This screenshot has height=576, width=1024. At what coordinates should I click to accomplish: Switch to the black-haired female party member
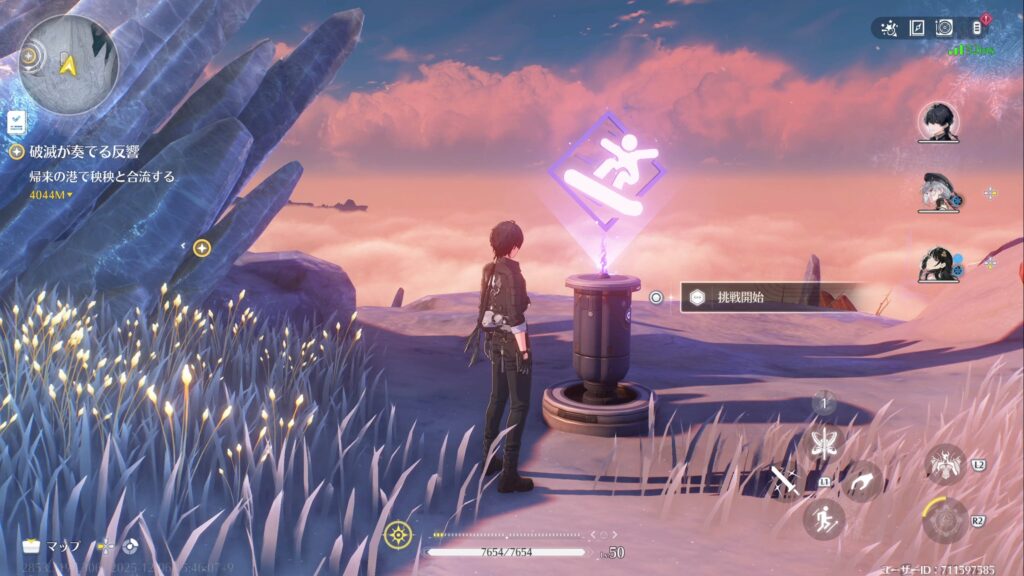pos(937,264)
